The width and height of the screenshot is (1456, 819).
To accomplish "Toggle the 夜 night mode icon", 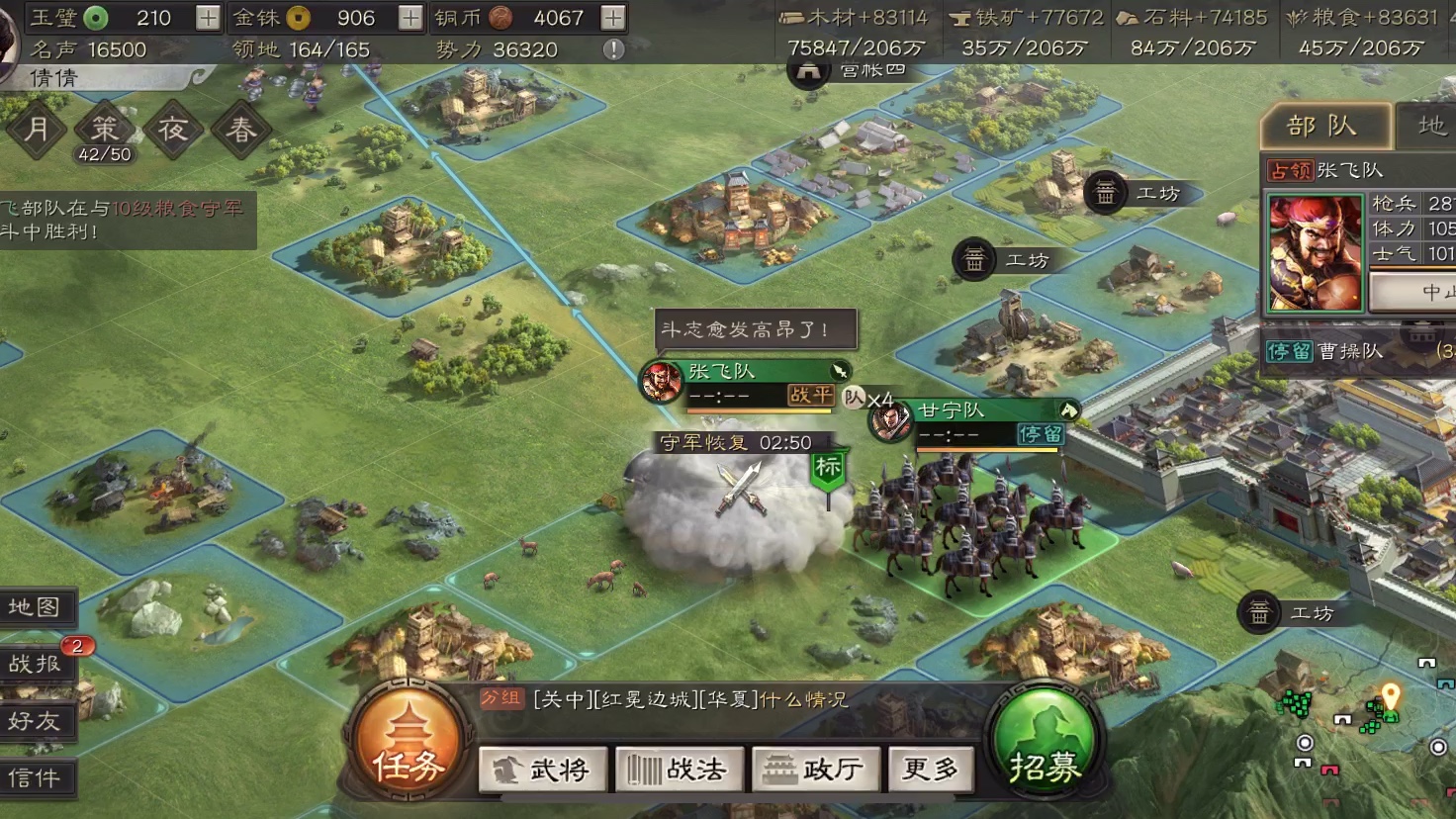I will pyautogui.click(x=173, y=129).
